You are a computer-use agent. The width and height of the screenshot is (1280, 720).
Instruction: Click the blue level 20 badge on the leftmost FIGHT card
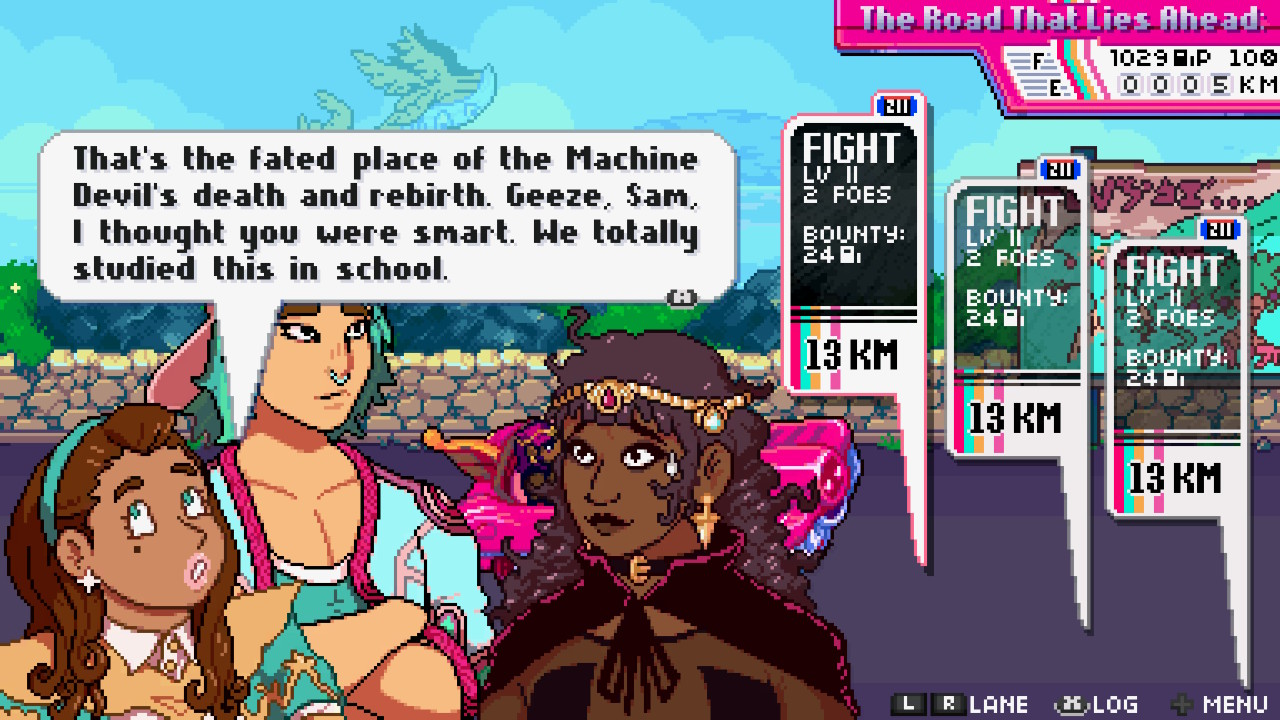(x=897, y=107)
